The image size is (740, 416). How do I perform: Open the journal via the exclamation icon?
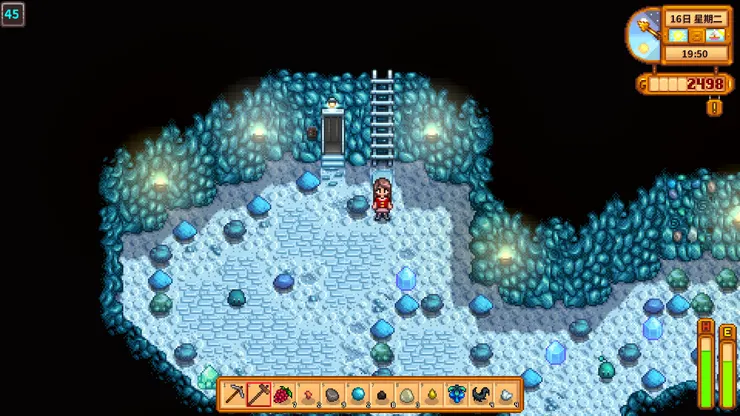pos(714,106)
